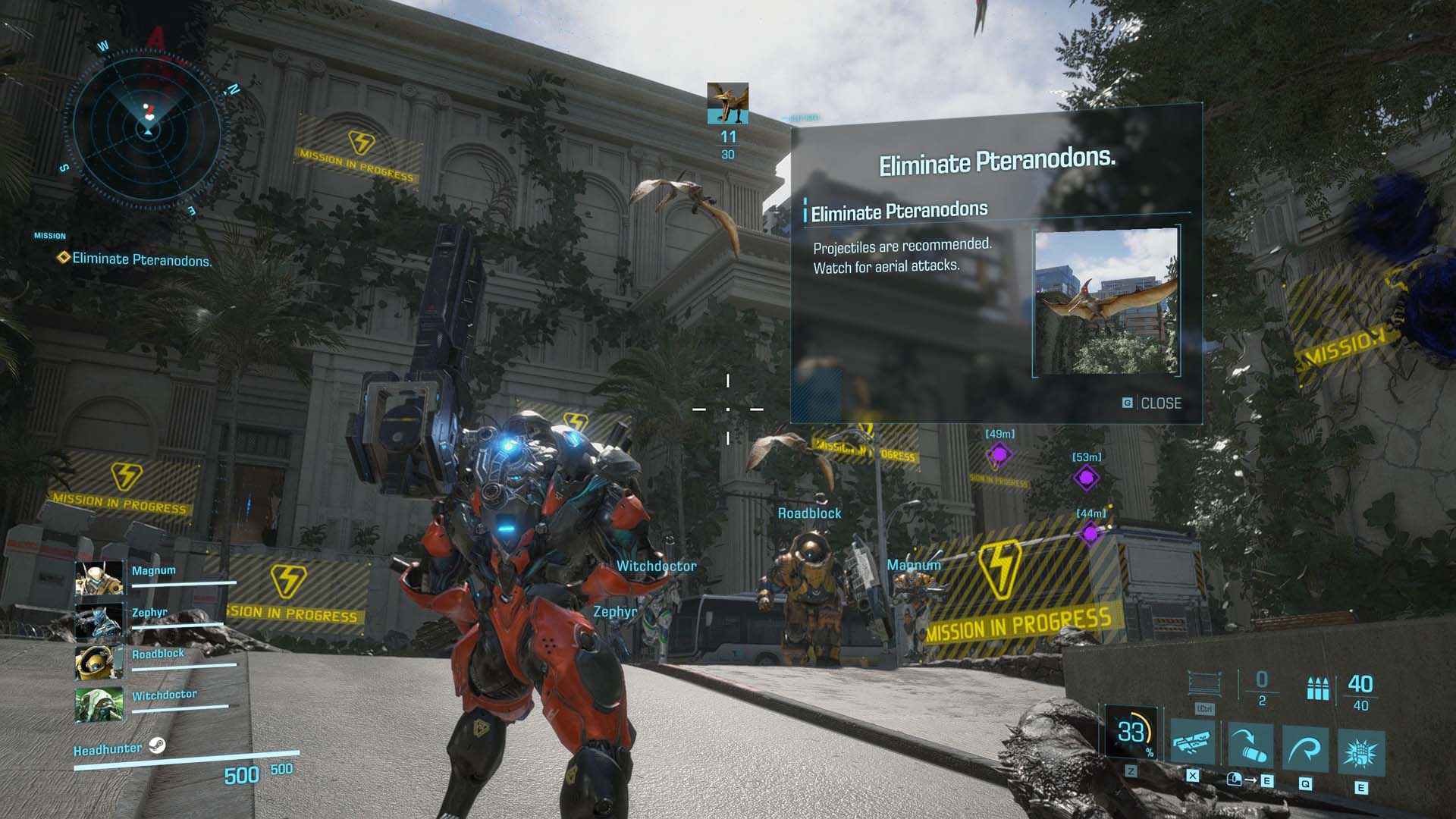The height and width of the screenshot is (819, 1456).
Task: Pick Witchdoctor's squad portrait
Action: tap(99, 704)
